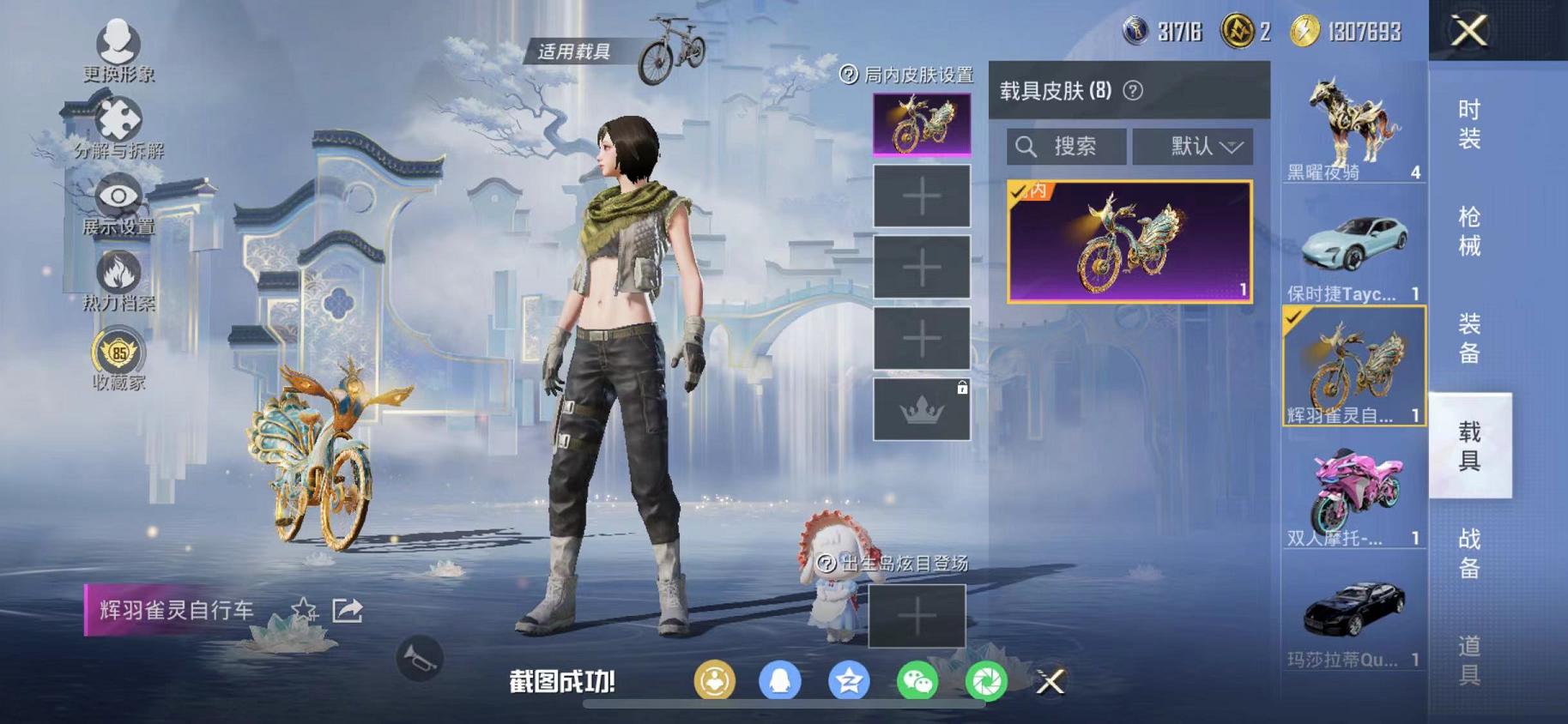Viewport: 1568px width, 724px height.
Task: Tap the 搜索 search button
Action: tap(1064, 146)
